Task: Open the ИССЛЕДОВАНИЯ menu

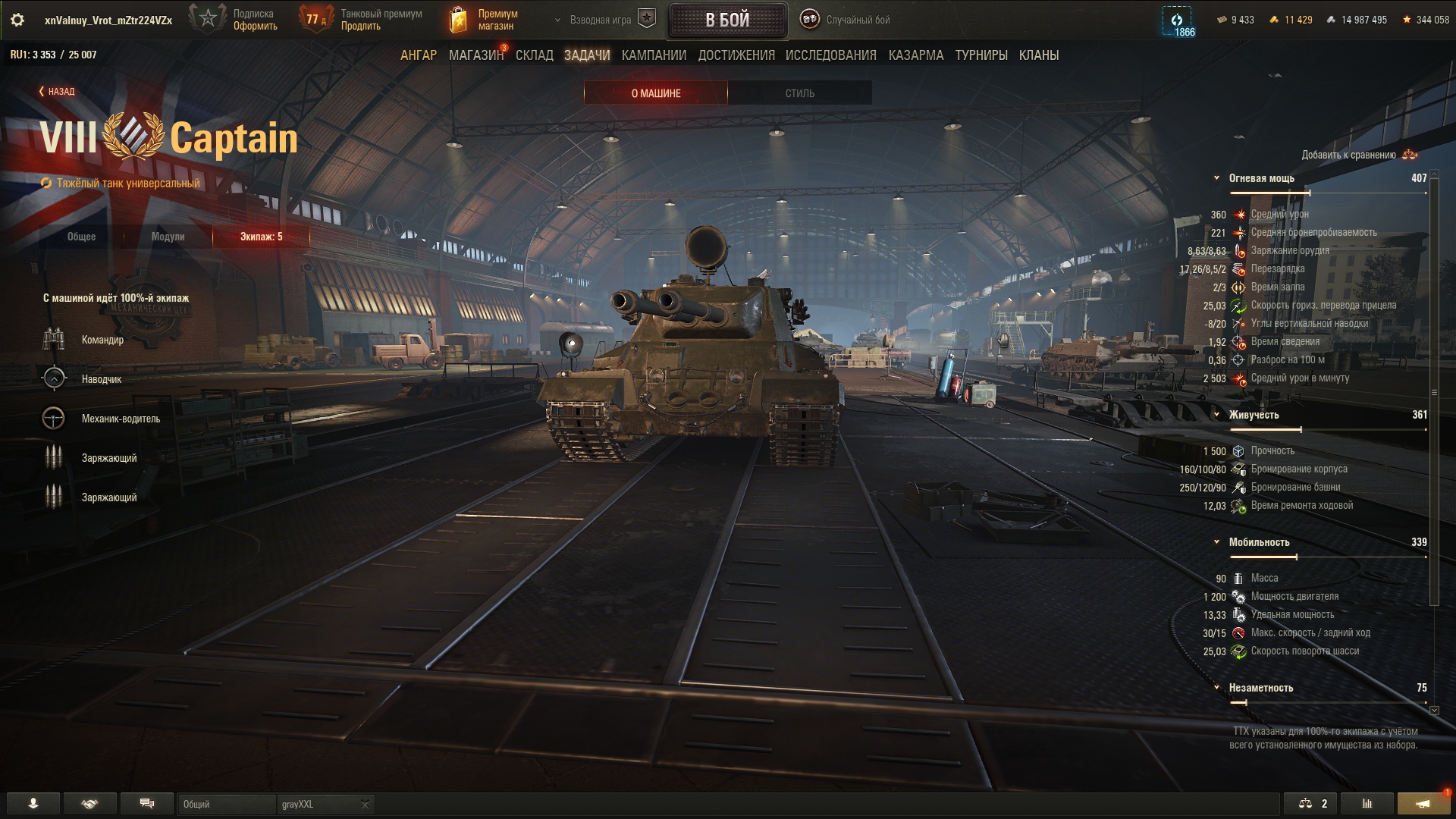Action: click(830, 55)
